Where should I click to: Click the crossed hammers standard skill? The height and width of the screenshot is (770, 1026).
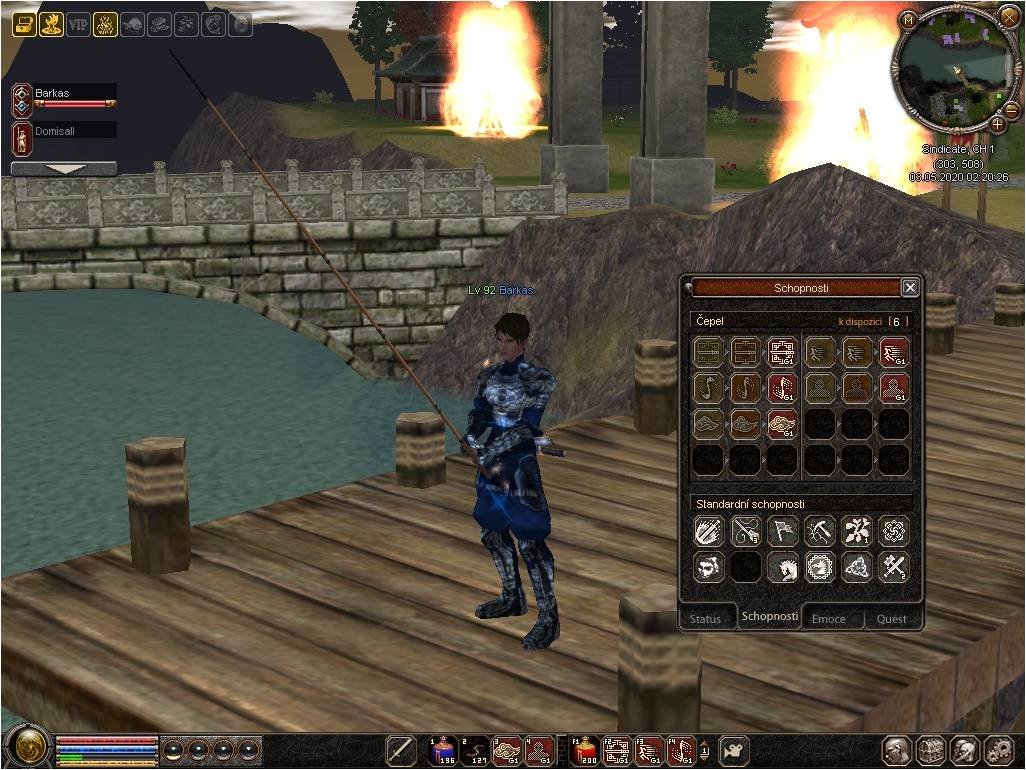coord(893,567)
